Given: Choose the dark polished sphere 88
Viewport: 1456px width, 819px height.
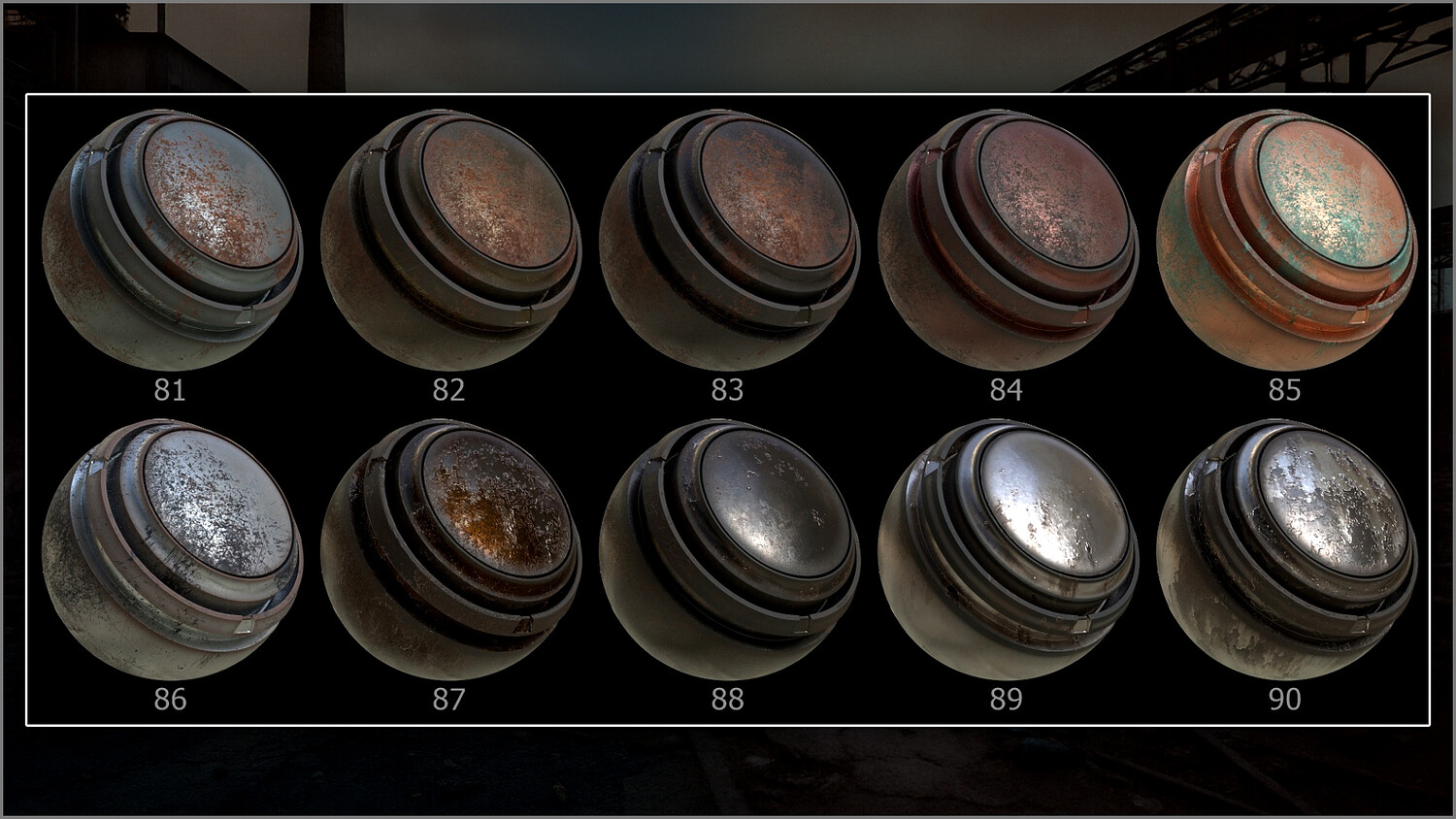Looking at the screenshot, I should [729, 549].
